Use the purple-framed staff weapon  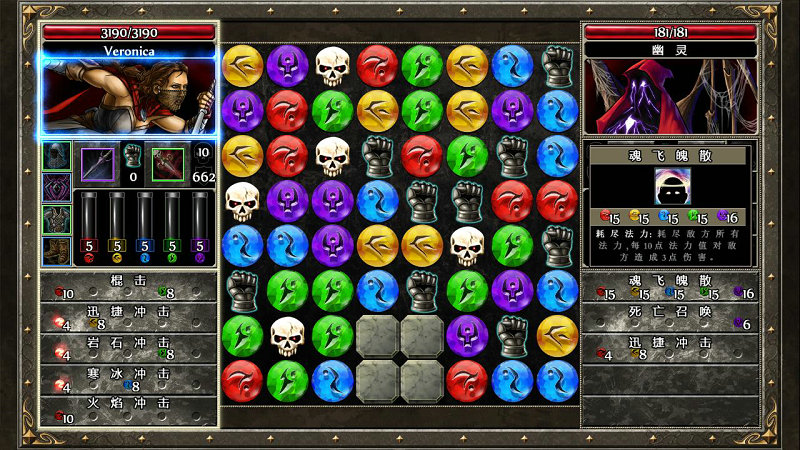tap(98, 164)
